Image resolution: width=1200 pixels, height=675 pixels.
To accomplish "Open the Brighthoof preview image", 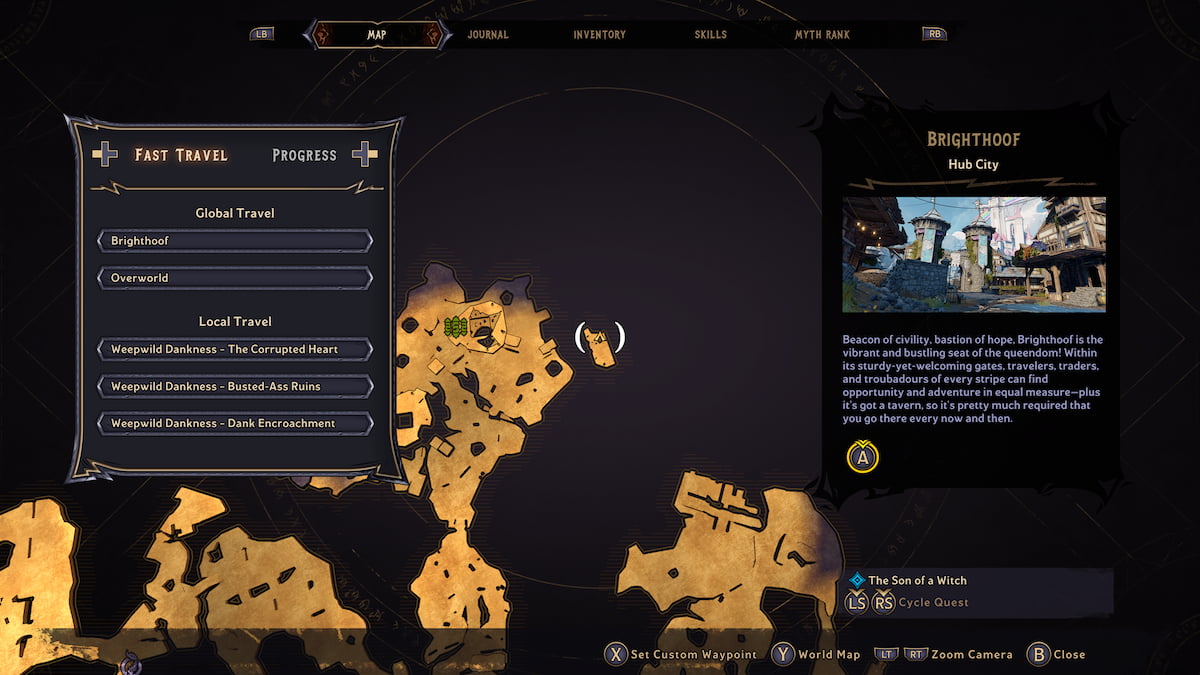I will (x=974, y=254).
